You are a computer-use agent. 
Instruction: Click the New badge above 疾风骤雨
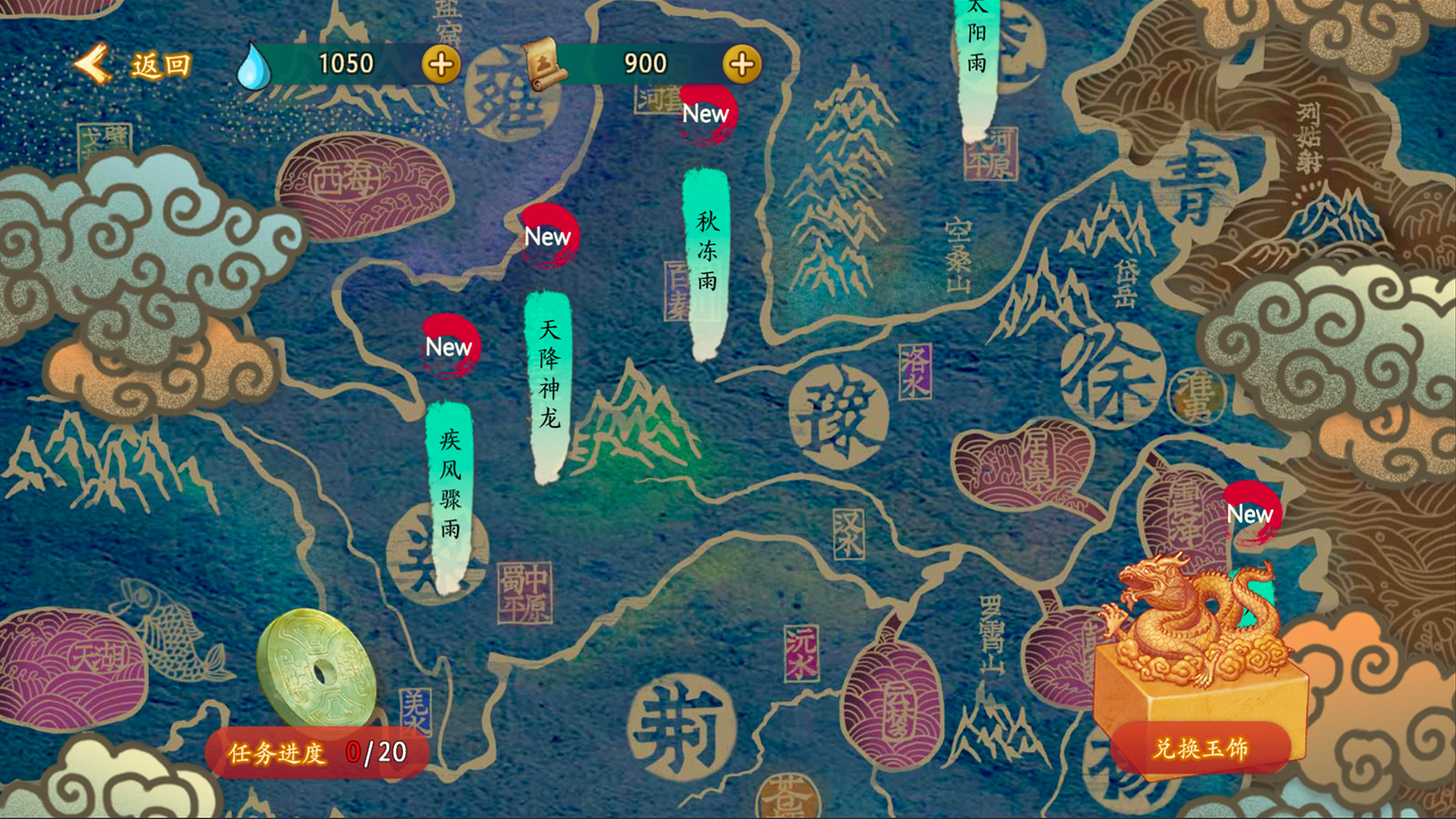(x=450, y=347)
